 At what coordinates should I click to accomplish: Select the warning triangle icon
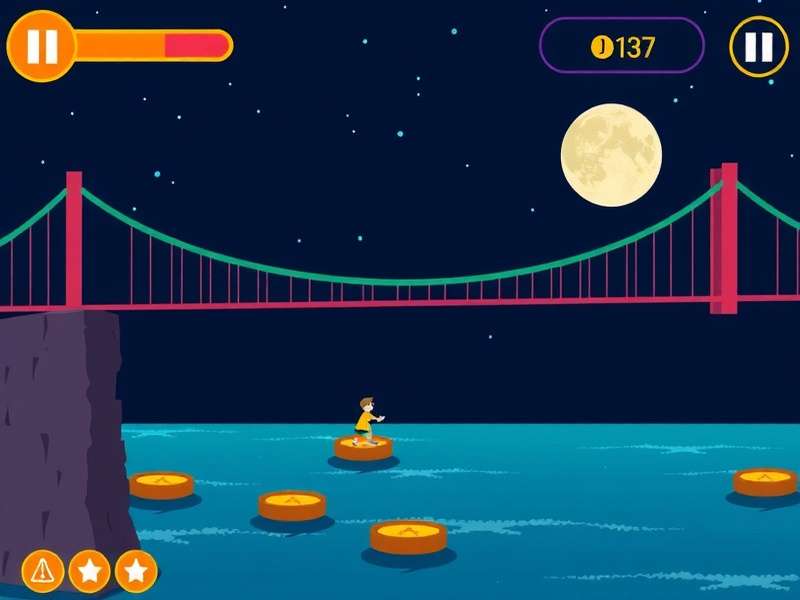[x=42, y=571]
